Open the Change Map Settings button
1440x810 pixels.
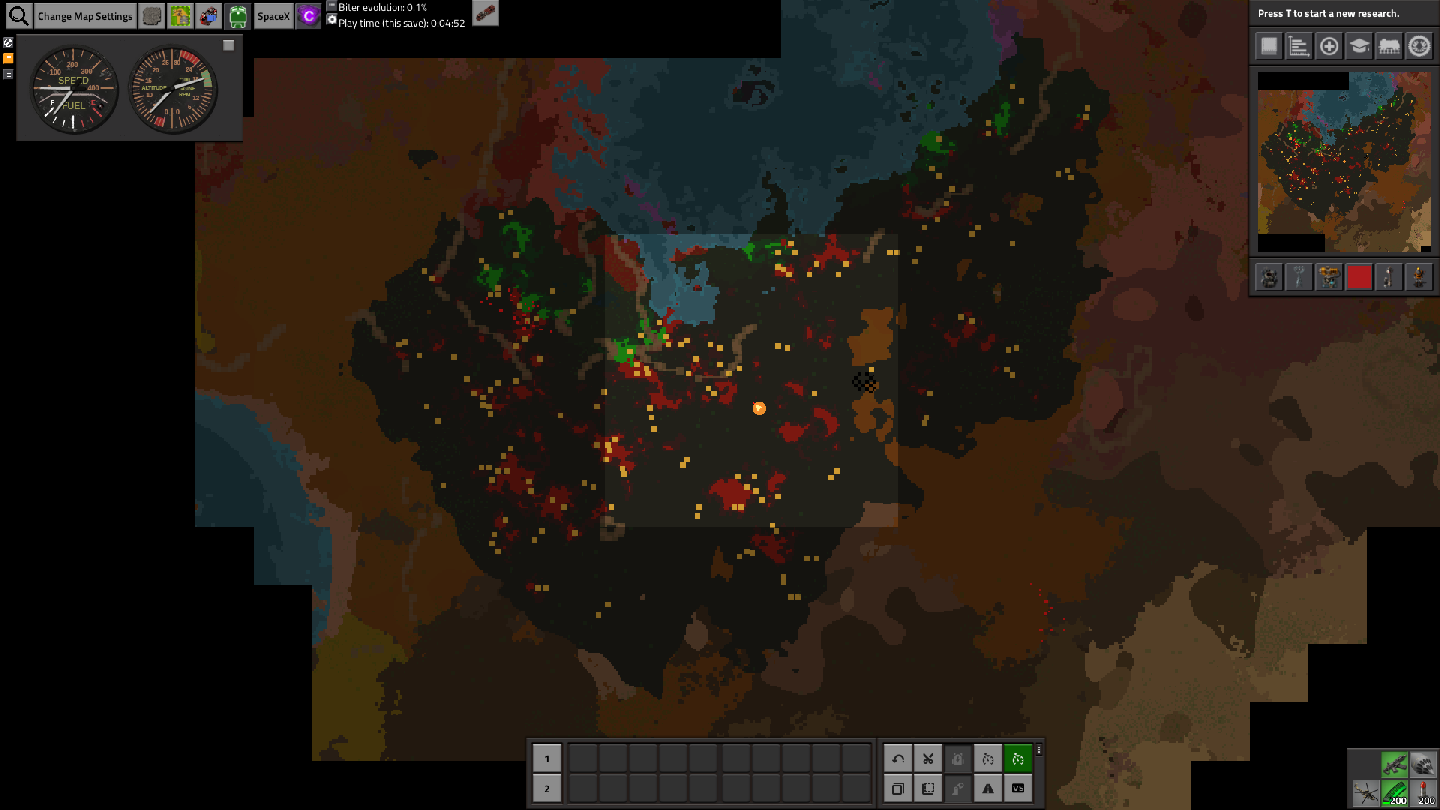click(x=85, y=16)
